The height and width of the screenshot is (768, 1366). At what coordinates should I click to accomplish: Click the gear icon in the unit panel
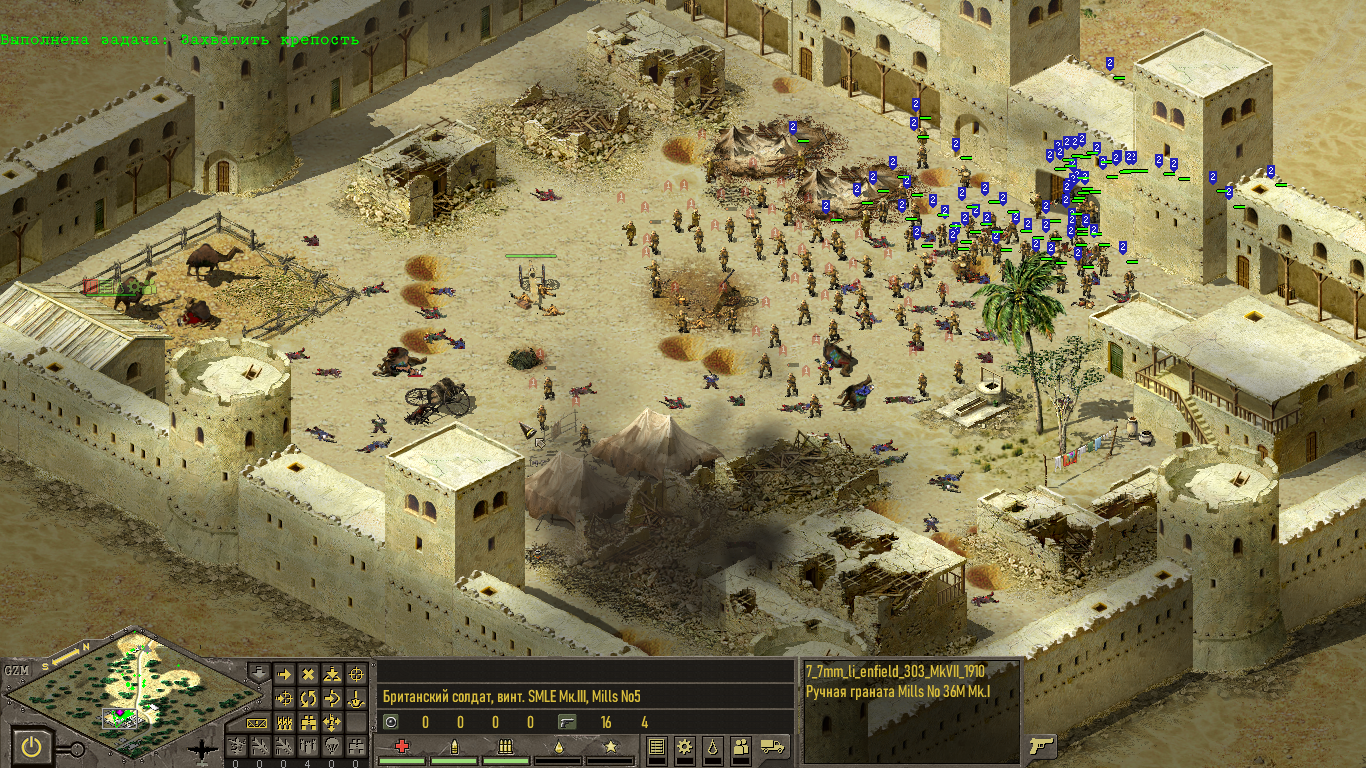pyautogui.click(x=685, y=746)
